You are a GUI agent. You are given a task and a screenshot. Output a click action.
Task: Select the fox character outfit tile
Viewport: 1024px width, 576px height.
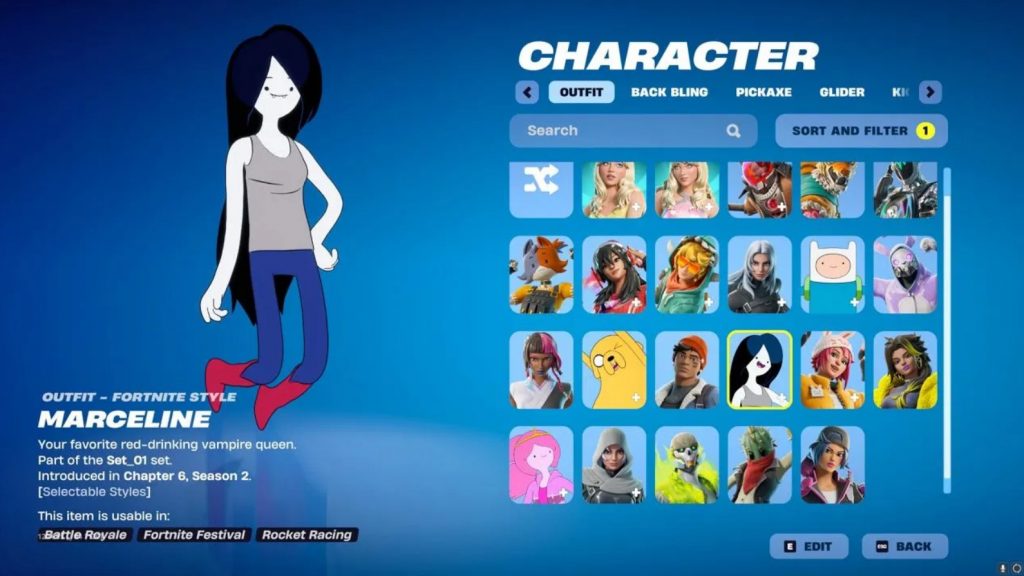pyautogui.click(x=541, y=274)
